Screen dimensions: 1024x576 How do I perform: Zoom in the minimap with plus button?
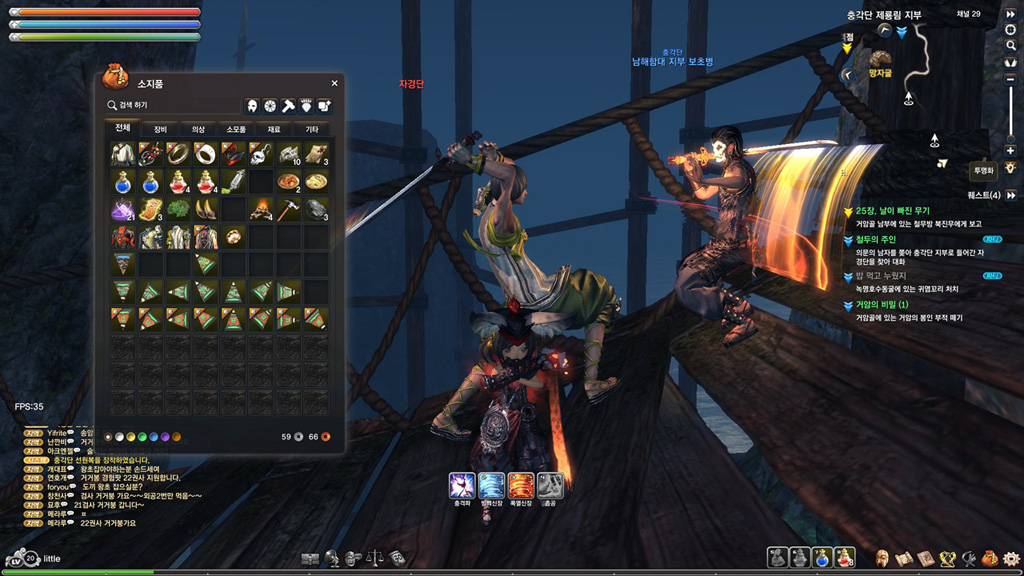(x=1010, y=150)
